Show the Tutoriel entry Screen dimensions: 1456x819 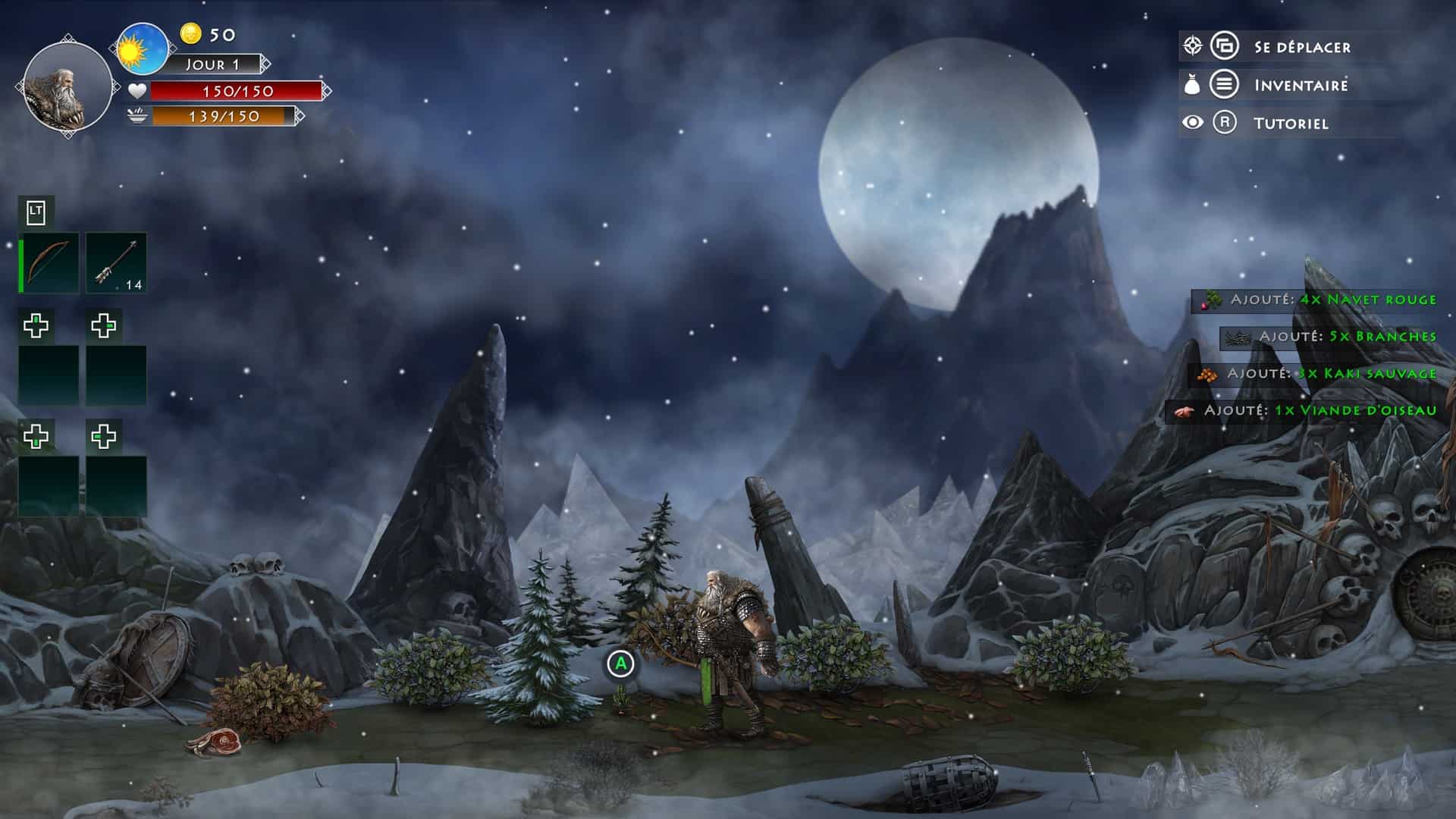pyautogui.click(x=1290, y=123)
